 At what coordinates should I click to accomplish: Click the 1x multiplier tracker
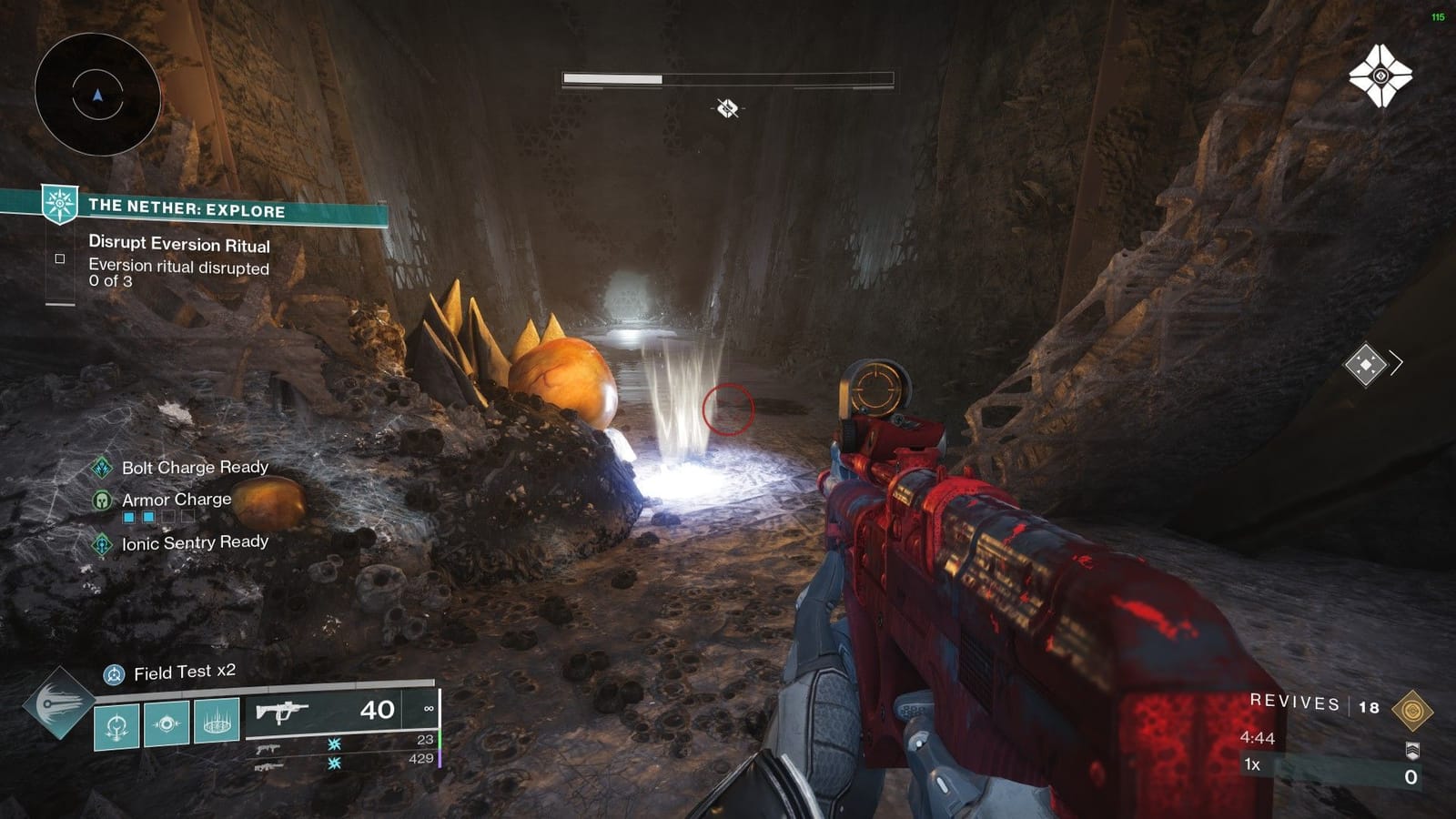pos(1251,764)
